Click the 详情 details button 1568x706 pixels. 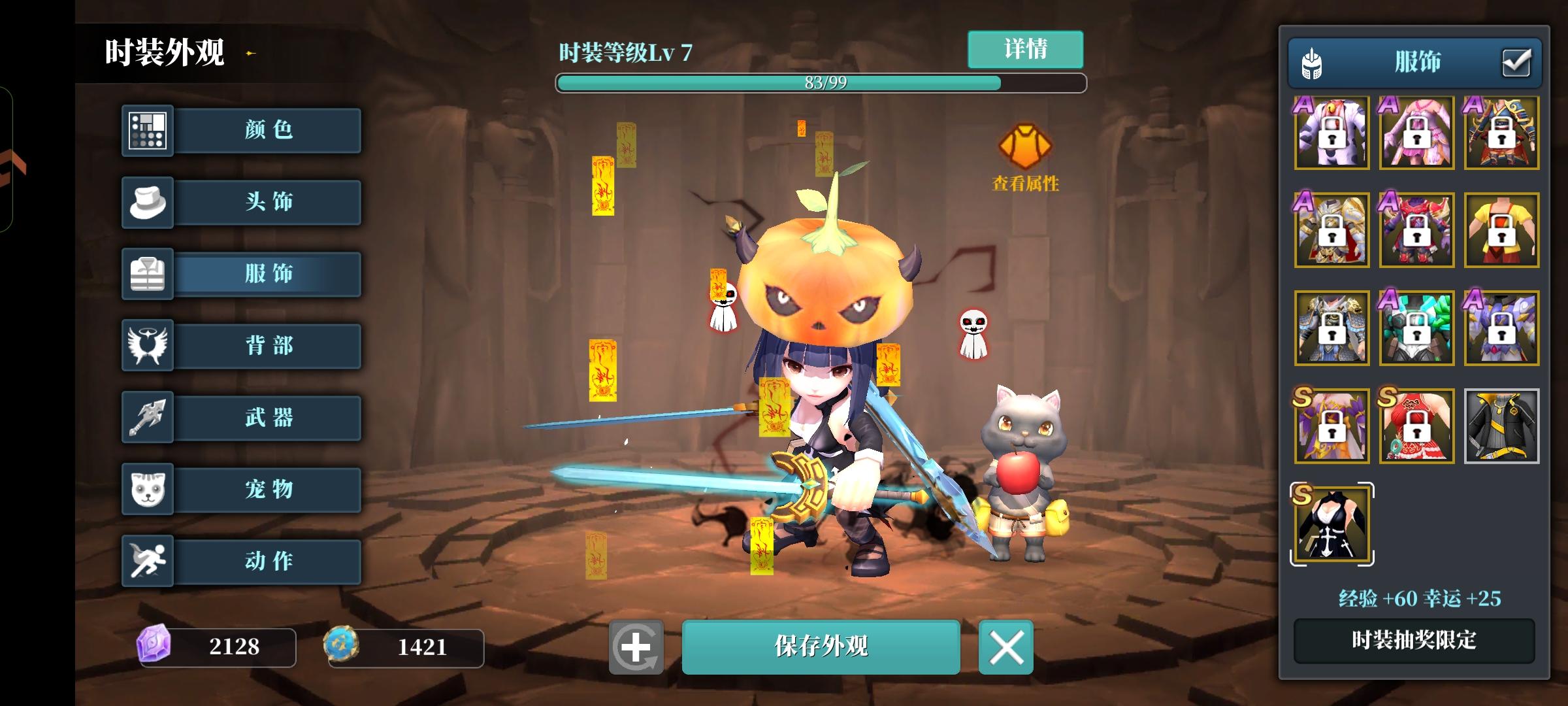[x=1026, y=48]
